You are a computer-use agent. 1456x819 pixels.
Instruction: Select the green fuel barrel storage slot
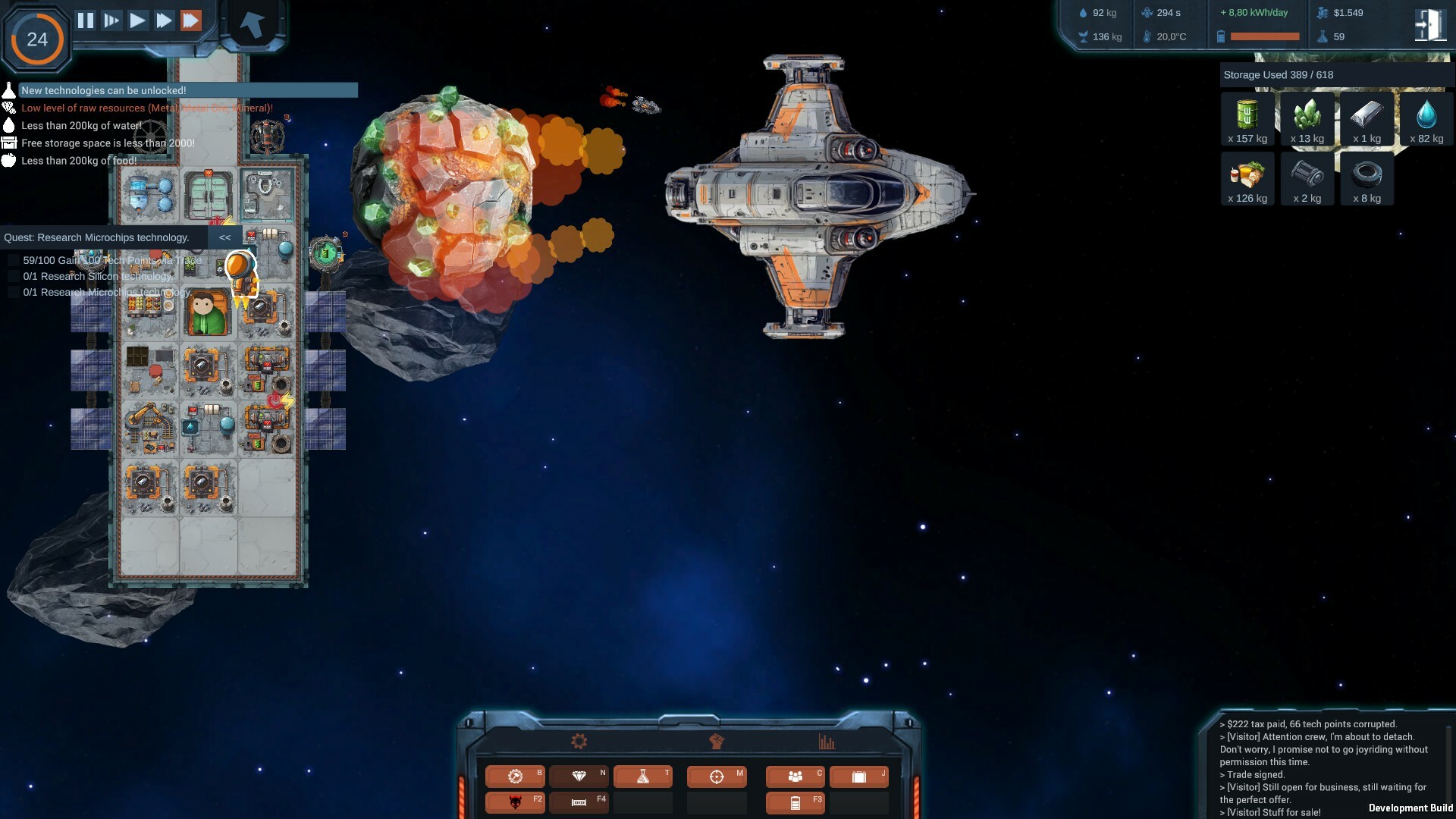coord(1247,119)
